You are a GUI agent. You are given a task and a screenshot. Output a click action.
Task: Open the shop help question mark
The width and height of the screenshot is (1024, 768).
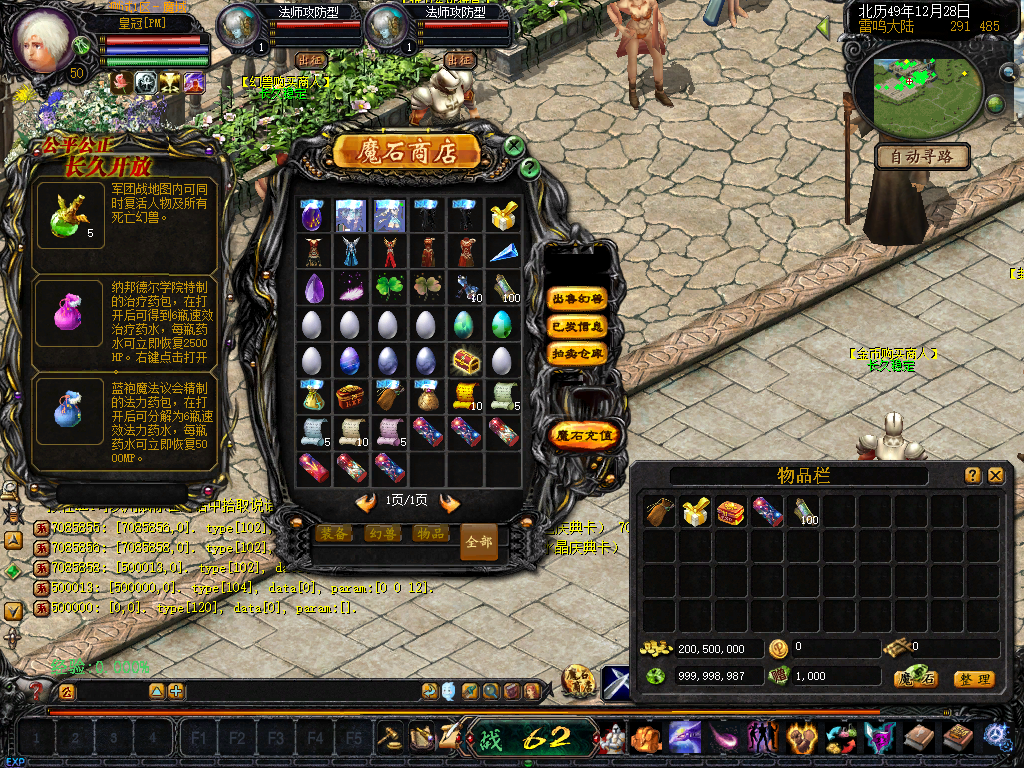tap(531, 168)
